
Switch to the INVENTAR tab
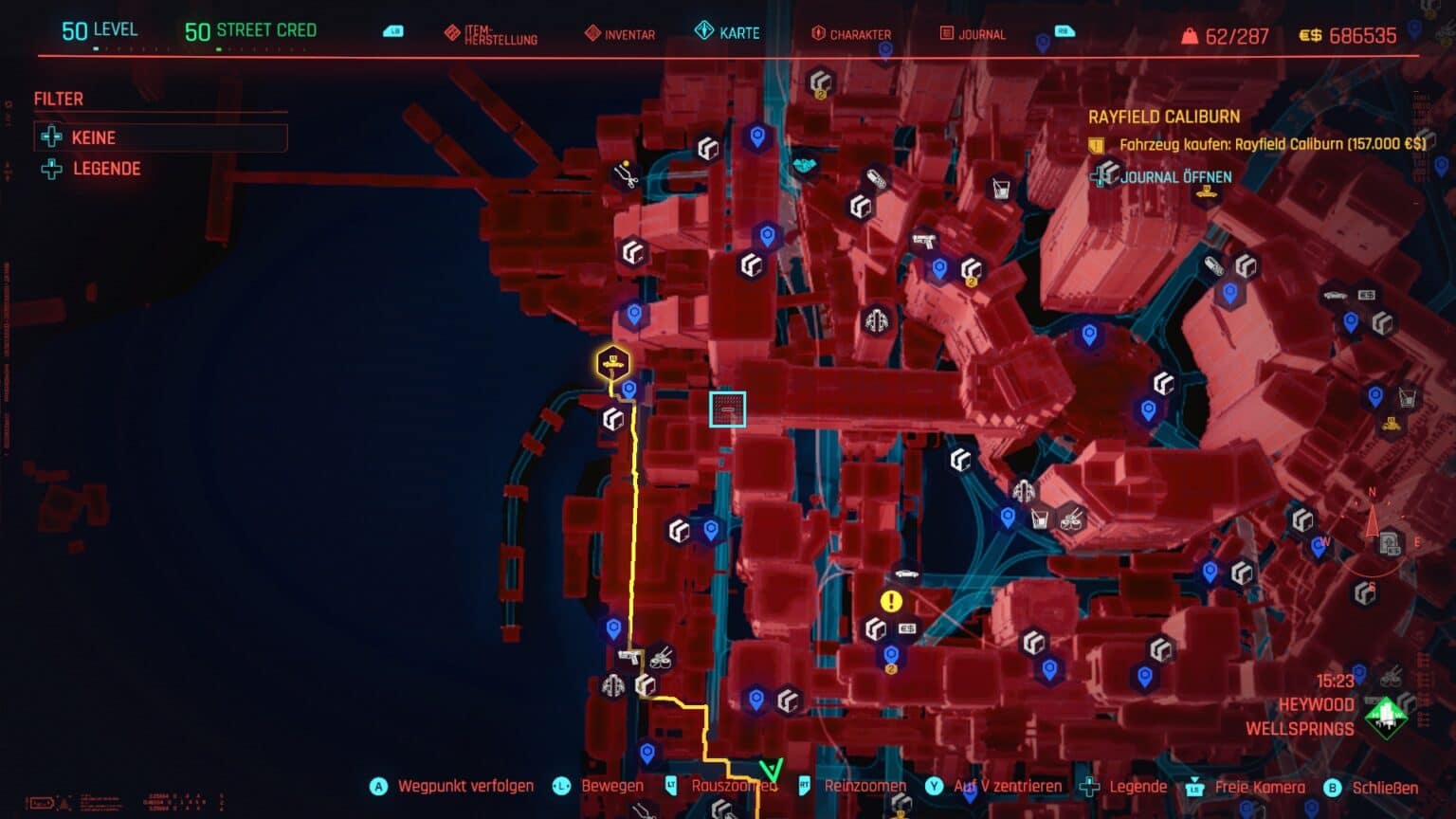click(x=628, y=34)
